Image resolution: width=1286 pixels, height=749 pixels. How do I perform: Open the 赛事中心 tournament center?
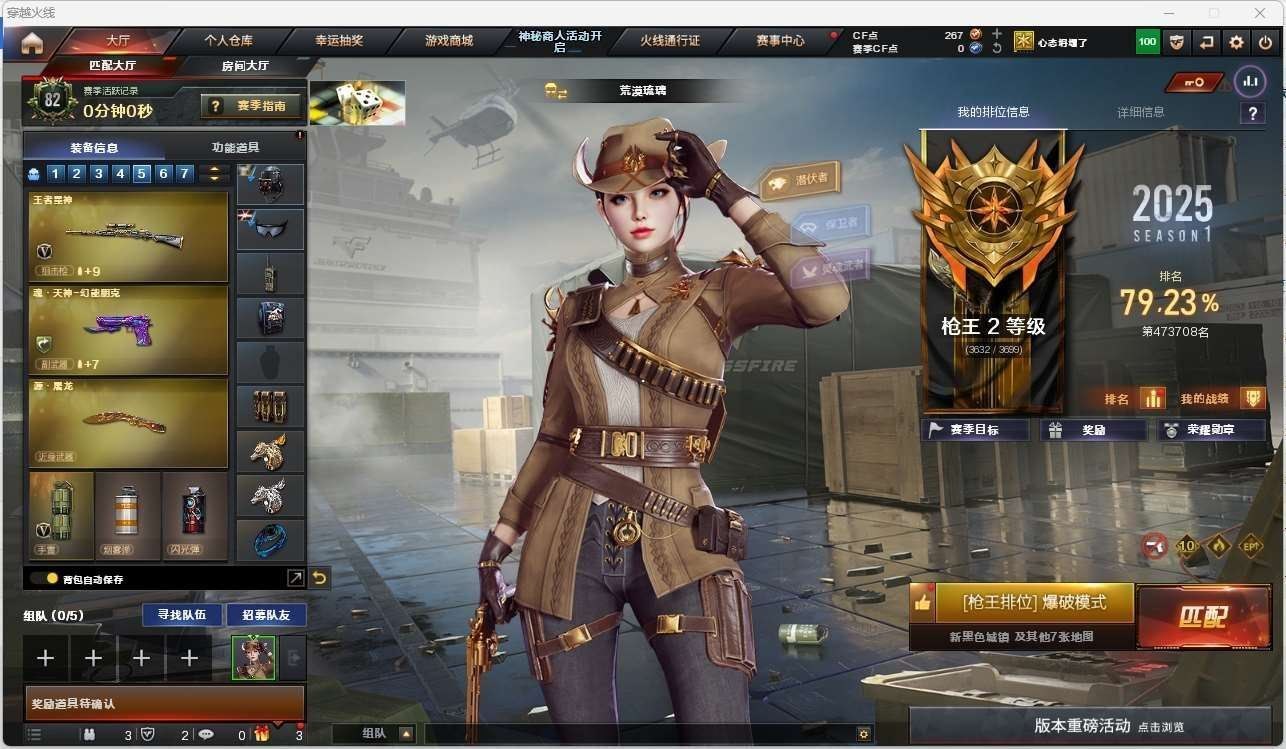[780, 41]
